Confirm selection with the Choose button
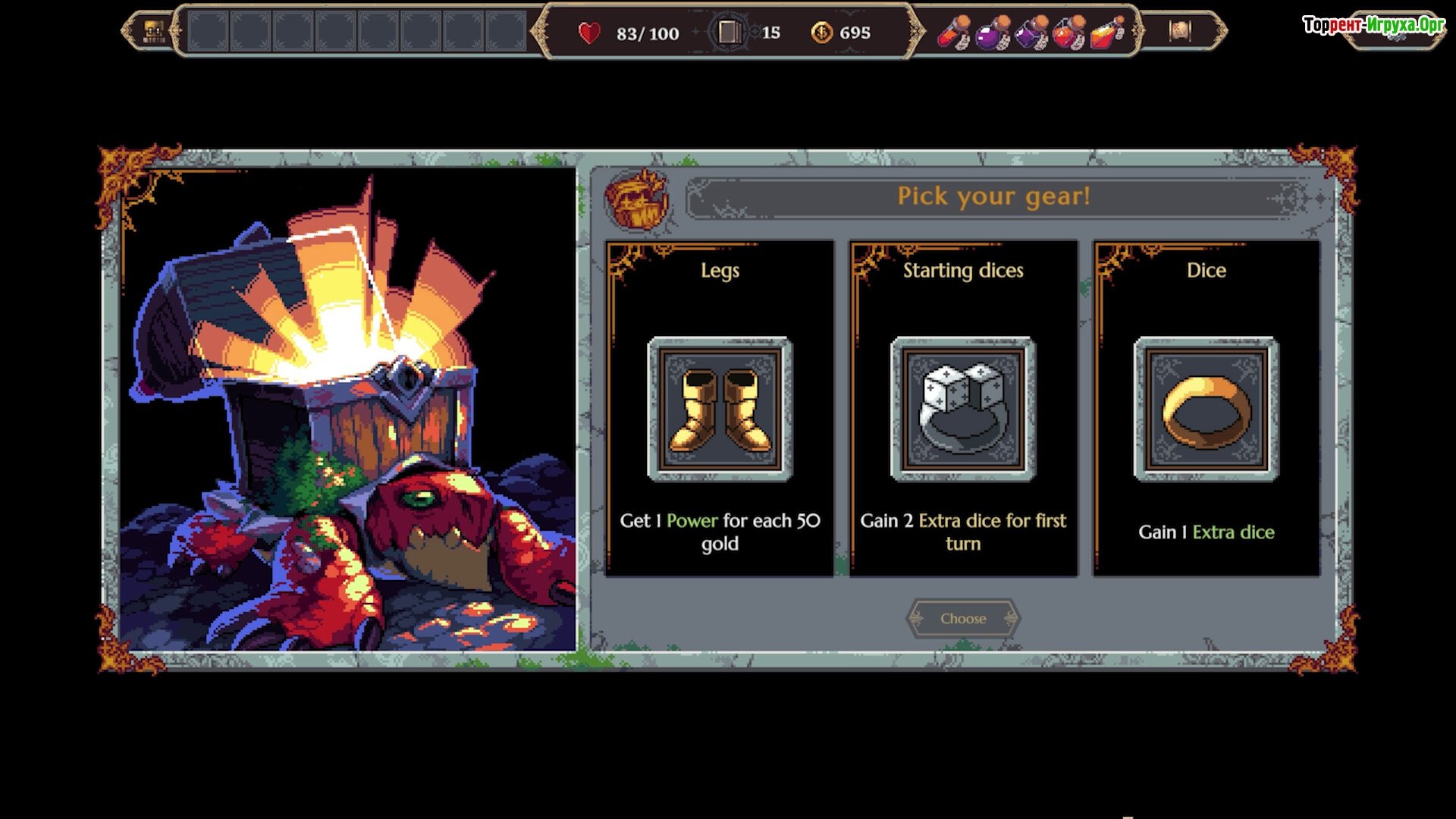This screenshot has width=1456, height=819. click(x=963, y=618)
